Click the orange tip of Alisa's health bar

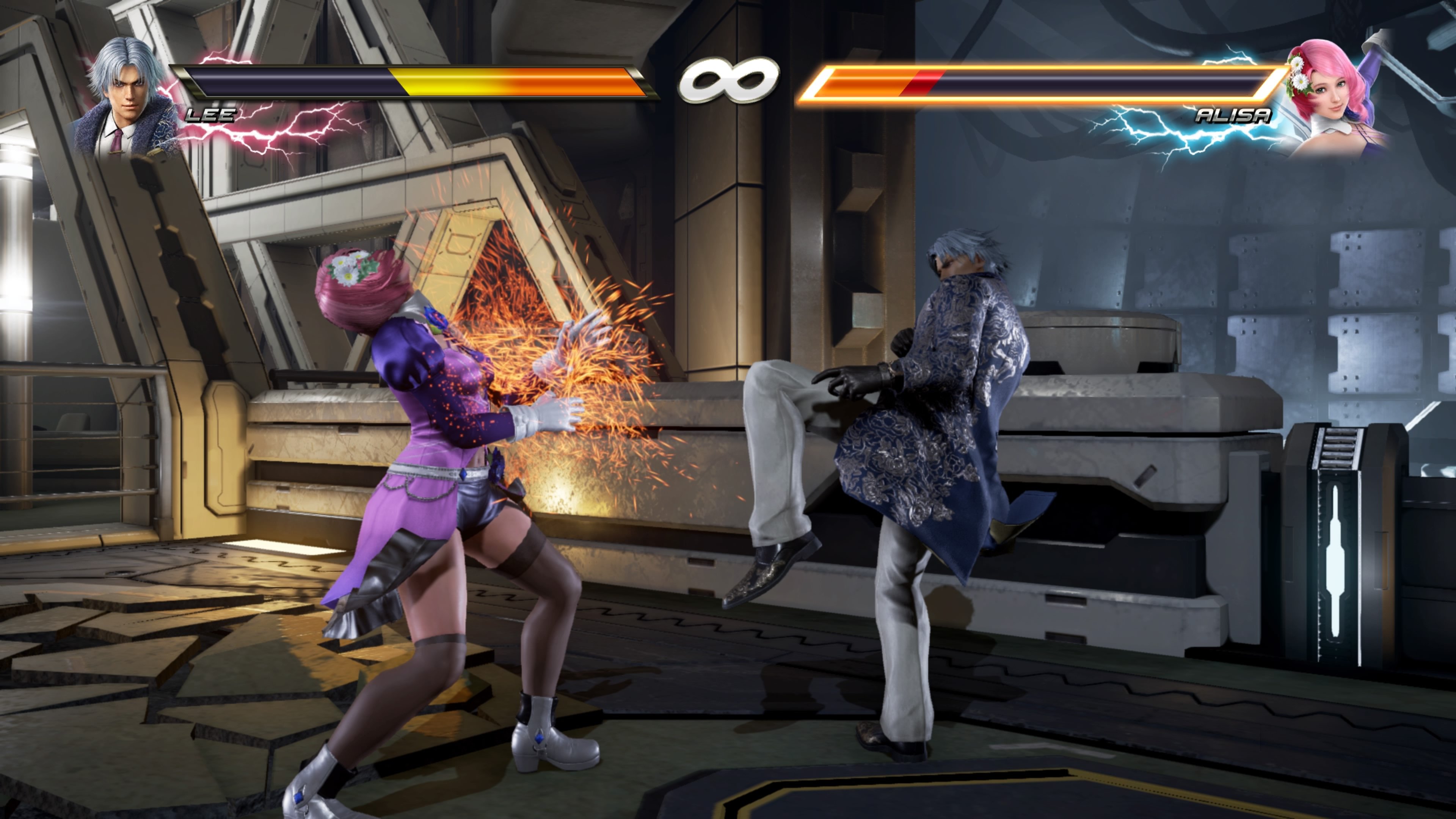pyautogui.click(x=831, y=82)
